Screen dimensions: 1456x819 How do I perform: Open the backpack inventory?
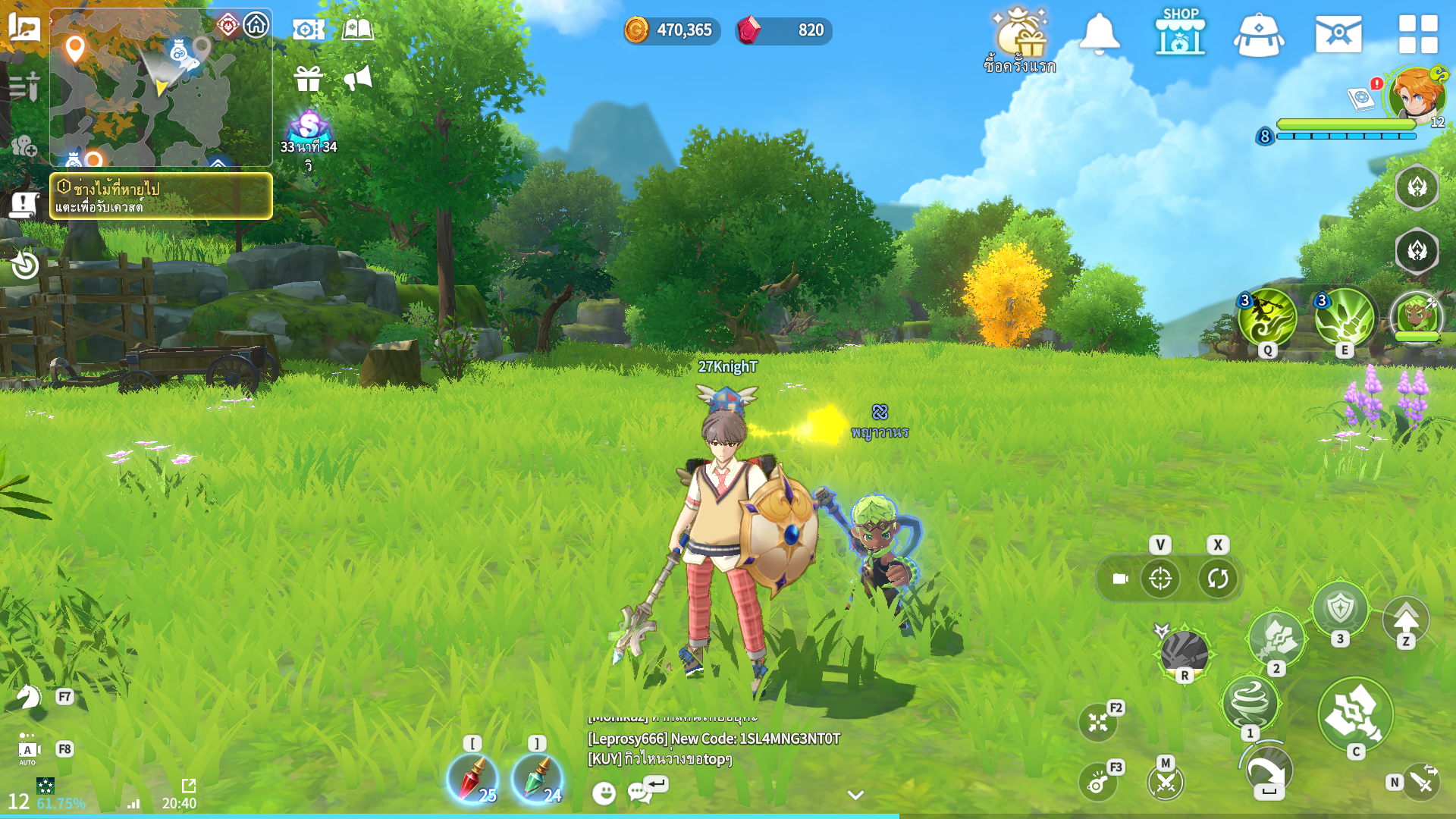(x=1258, y=35)
